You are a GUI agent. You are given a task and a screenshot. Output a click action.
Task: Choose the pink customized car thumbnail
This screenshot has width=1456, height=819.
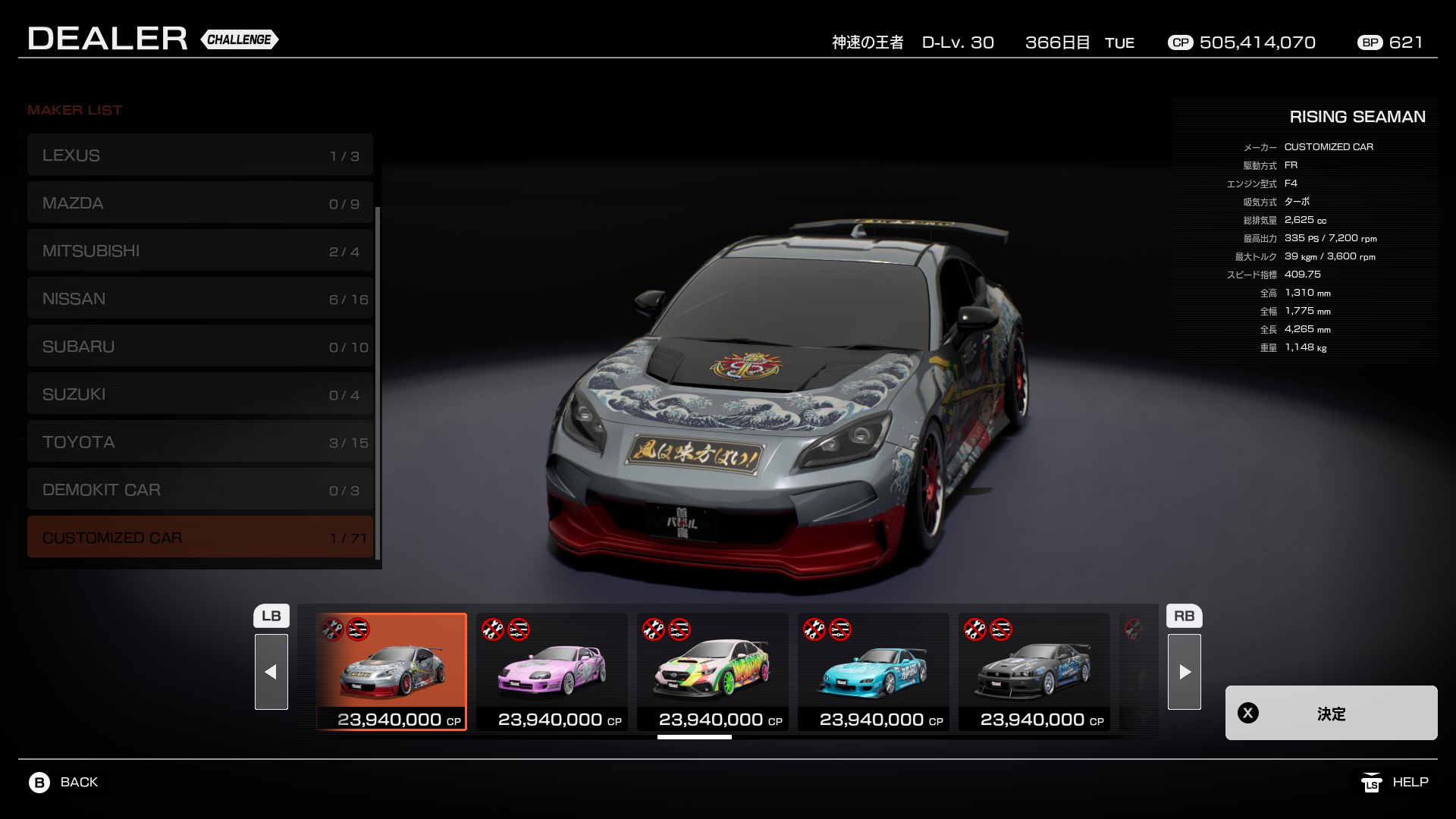552,672
